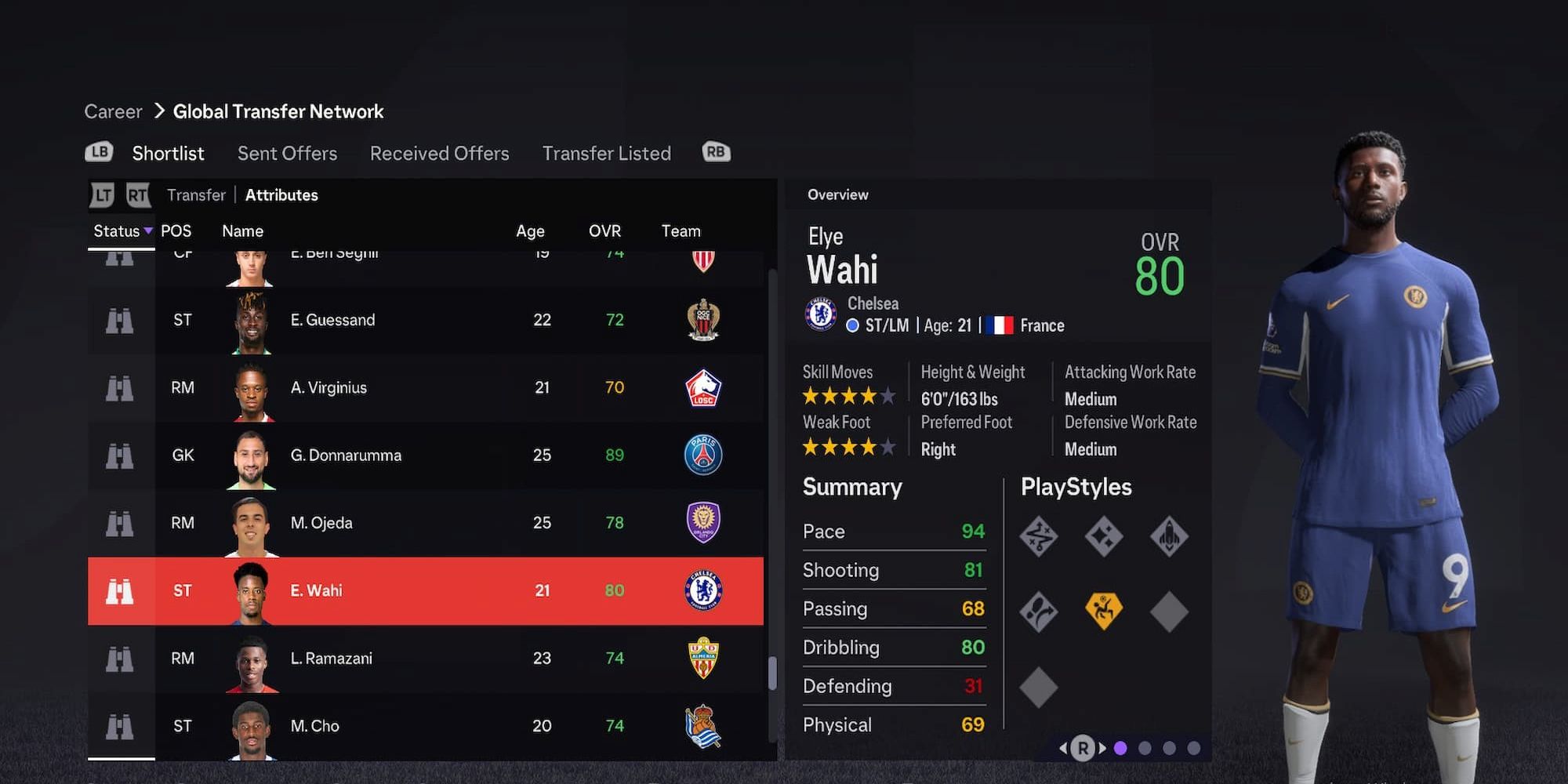Switch to the Transfer tab
Screen dimensions: 1568x784
coord(195,194)
